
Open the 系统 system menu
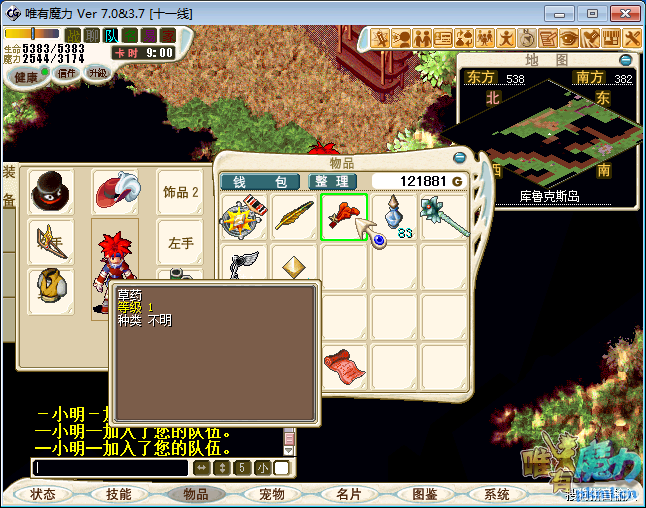coord(497,494)
